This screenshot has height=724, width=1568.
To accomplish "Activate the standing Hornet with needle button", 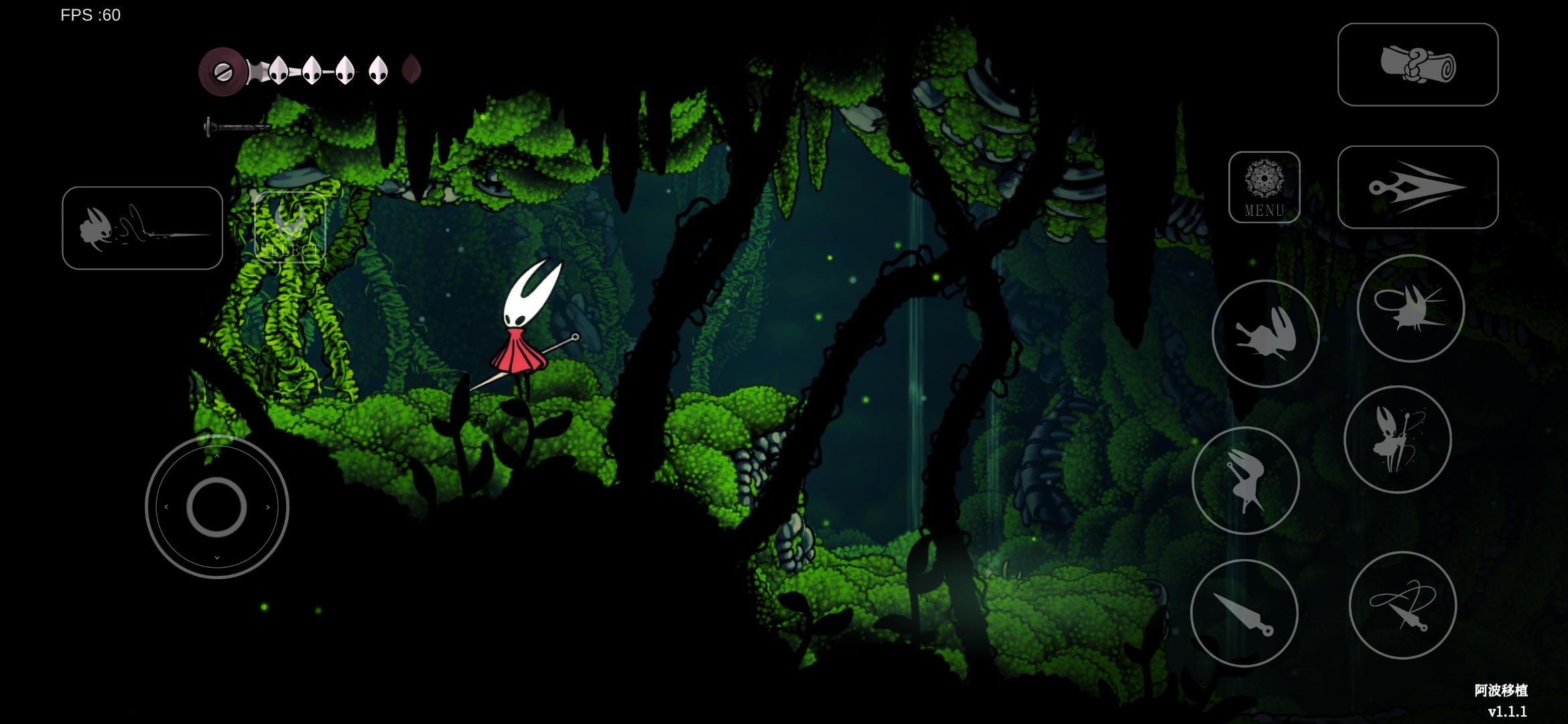I will pyautogui.click(x=1397, y=440).
